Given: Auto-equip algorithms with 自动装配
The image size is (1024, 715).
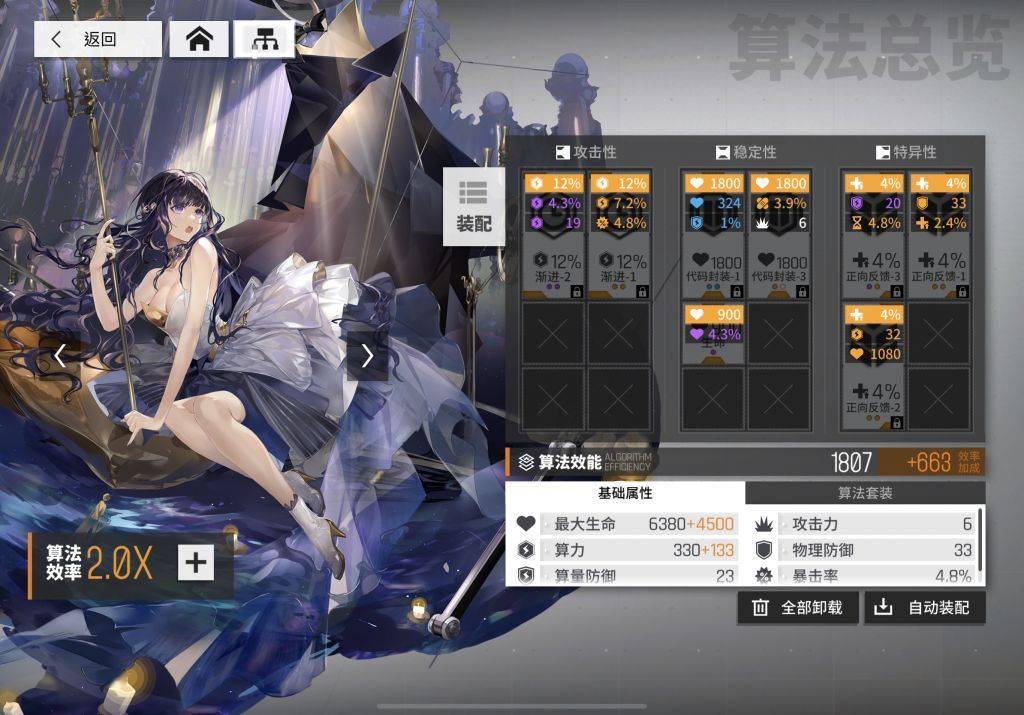Looking at the screenshot, I should click(x=925, y=607).
